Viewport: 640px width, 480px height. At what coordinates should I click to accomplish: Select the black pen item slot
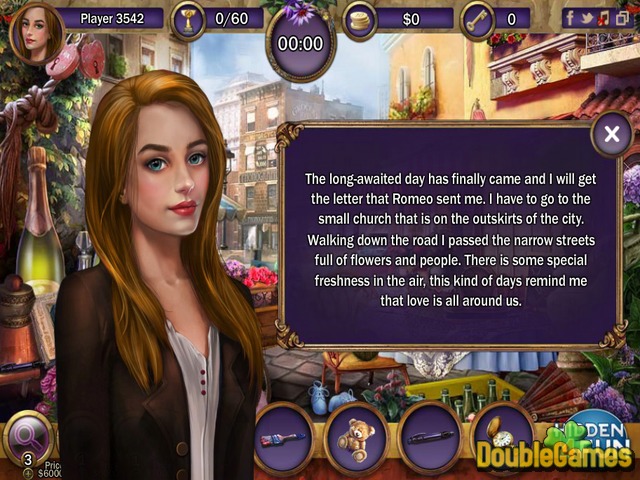(x=430, y=438)
